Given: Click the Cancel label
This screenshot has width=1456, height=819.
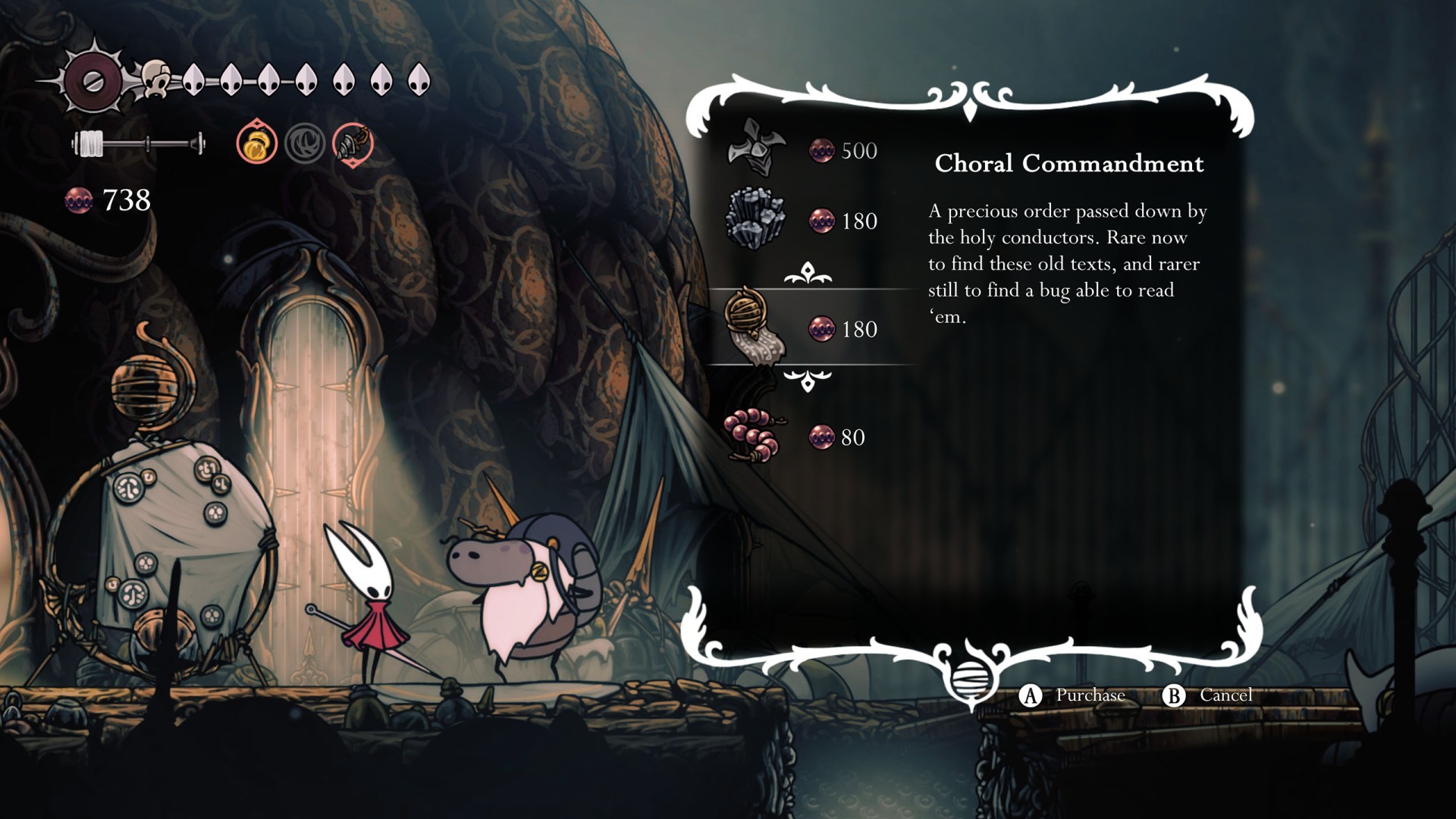Looking at the screenshot, I should (1225, 695).
